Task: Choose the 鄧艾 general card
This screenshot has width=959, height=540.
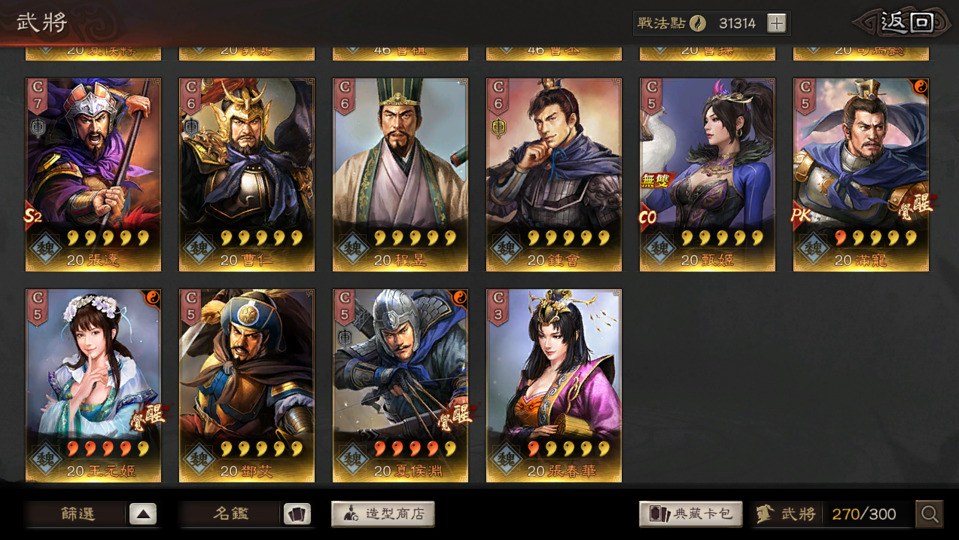Action: click(247, 385)
